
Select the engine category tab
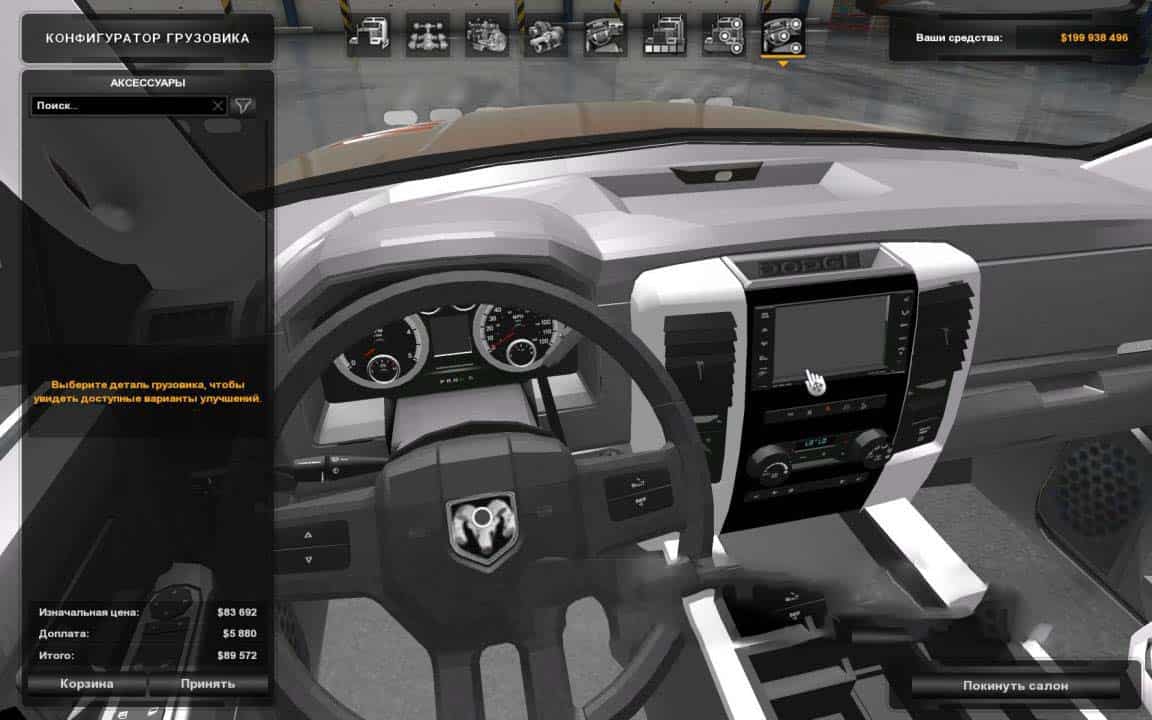[487, 36]
